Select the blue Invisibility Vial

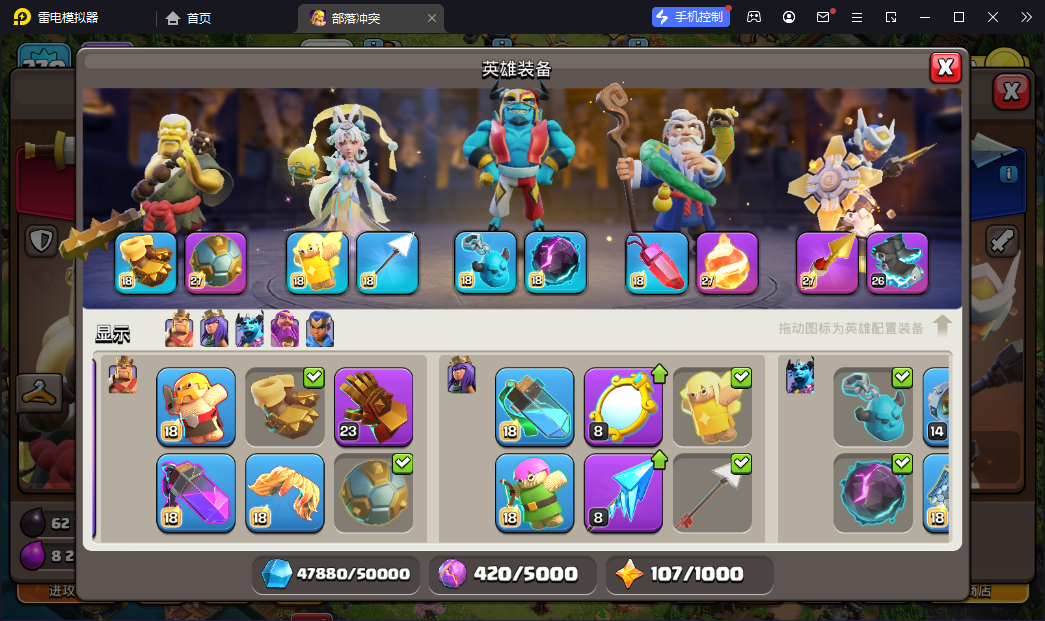535,406
